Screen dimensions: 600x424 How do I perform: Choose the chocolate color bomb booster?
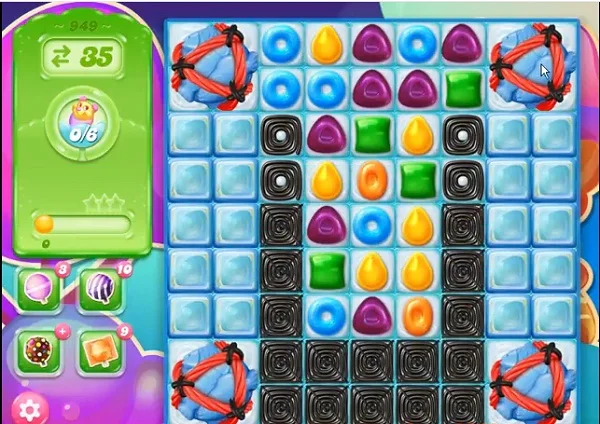point(38,351)
